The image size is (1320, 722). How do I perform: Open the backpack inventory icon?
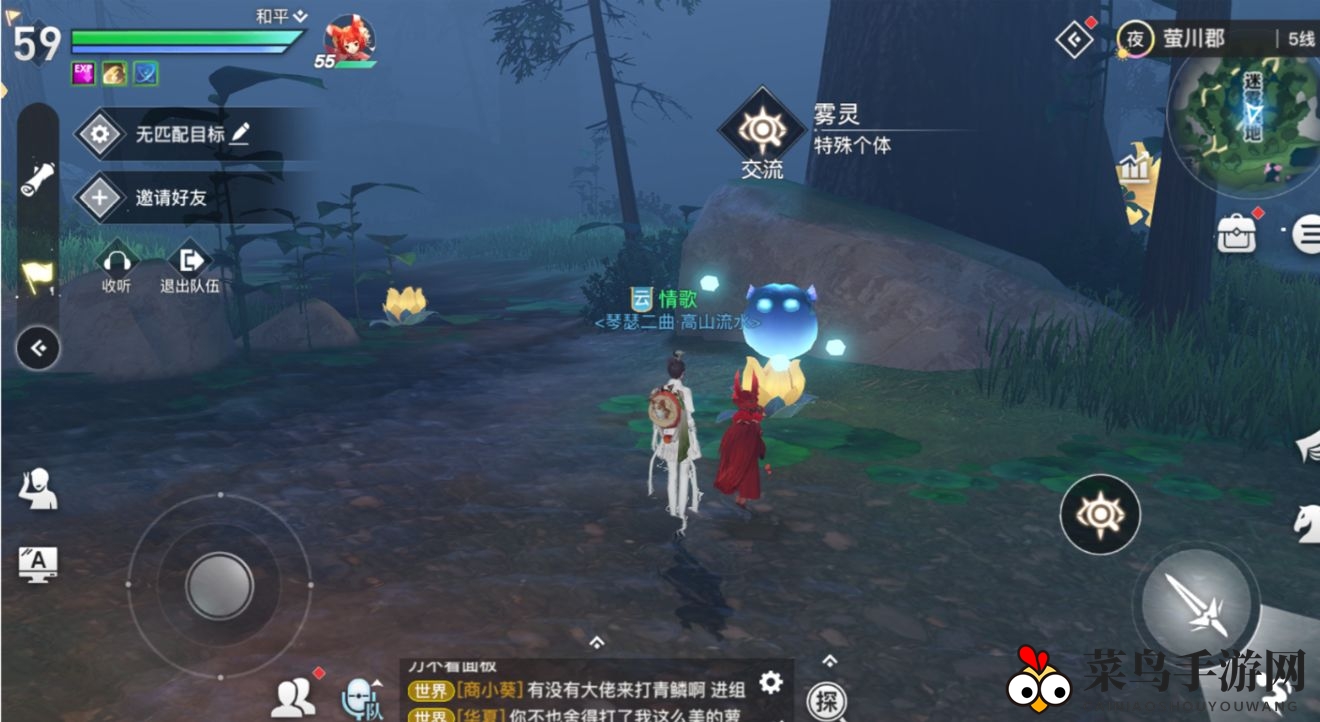coord(1235,233)
